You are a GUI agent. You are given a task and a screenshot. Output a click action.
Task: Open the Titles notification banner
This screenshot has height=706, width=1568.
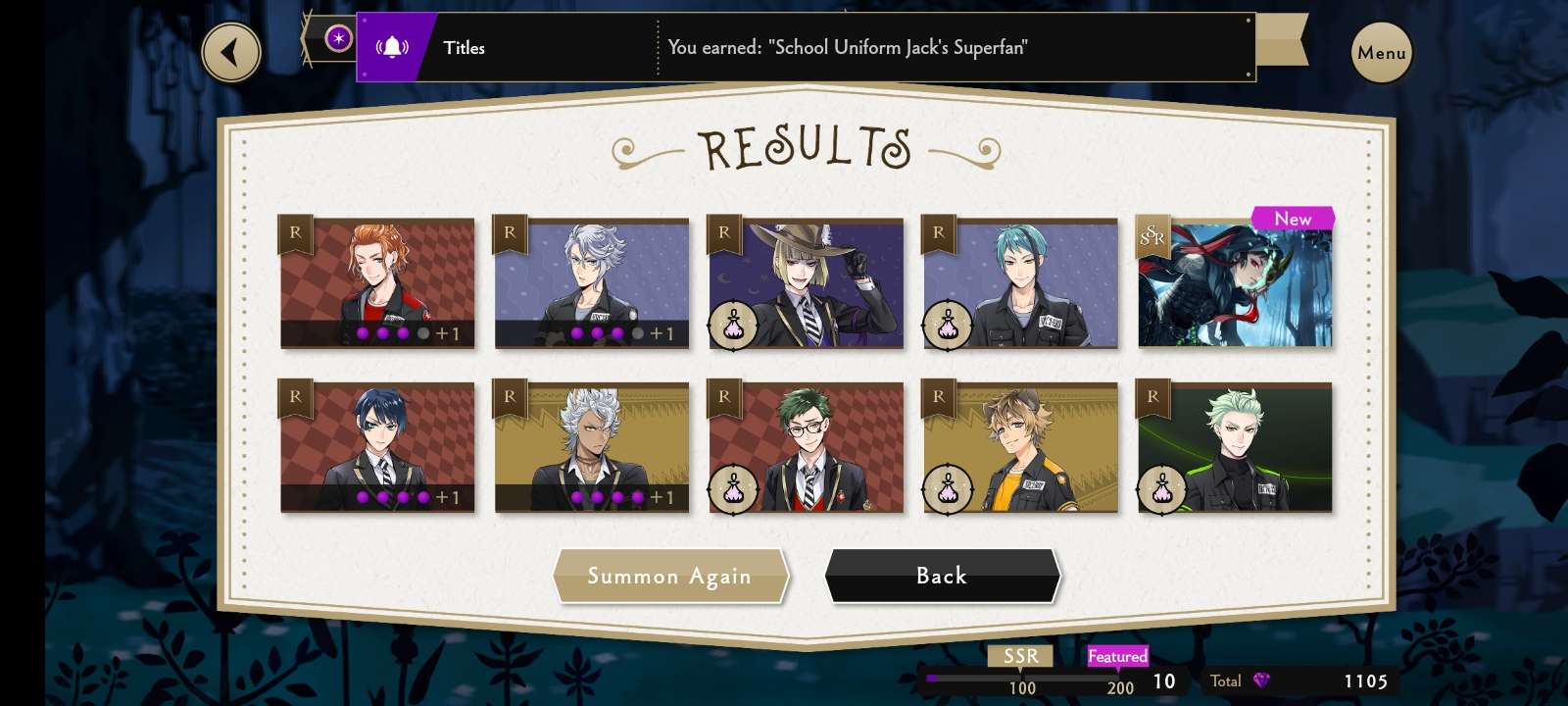click(805, 47)
